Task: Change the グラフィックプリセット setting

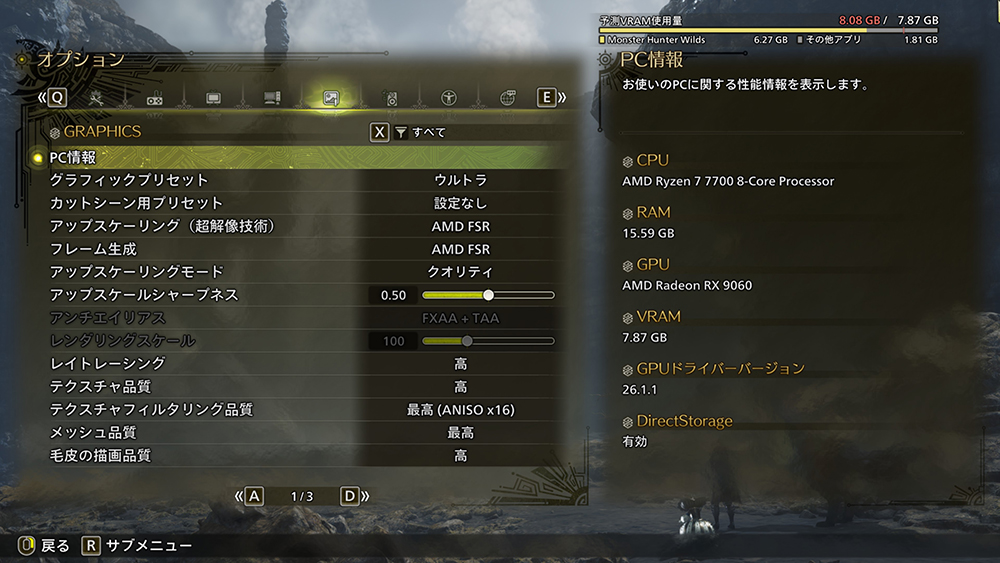Action: click(460, 180)
